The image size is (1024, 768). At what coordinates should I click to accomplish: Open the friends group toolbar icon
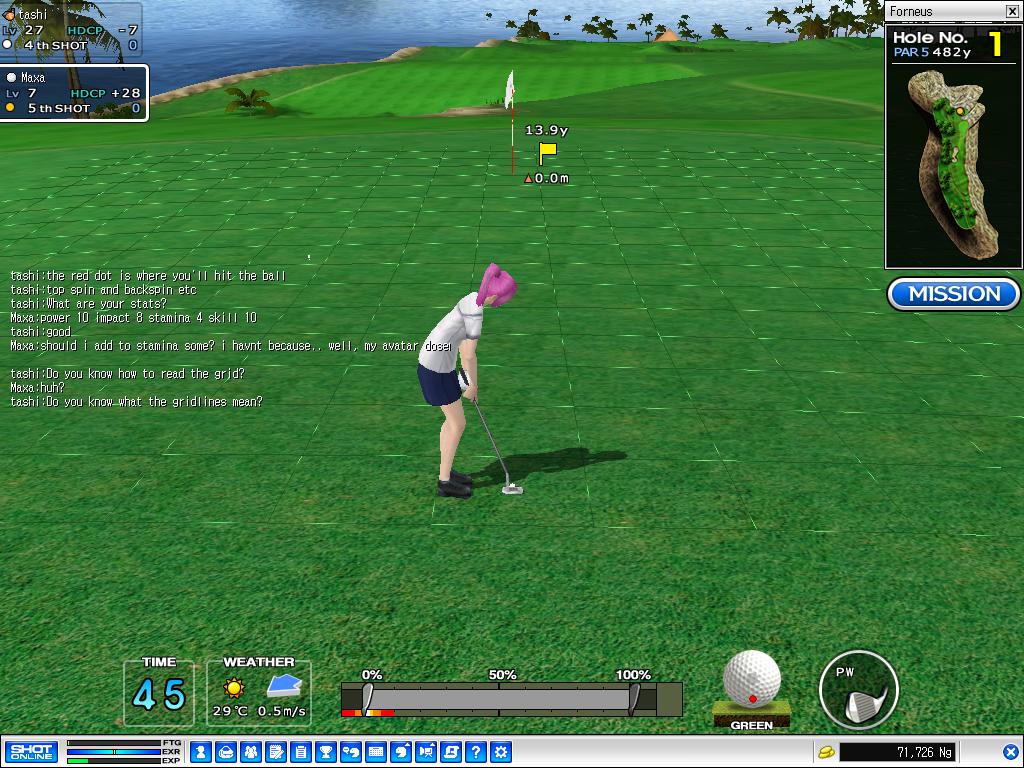click(x=251, y=752)
